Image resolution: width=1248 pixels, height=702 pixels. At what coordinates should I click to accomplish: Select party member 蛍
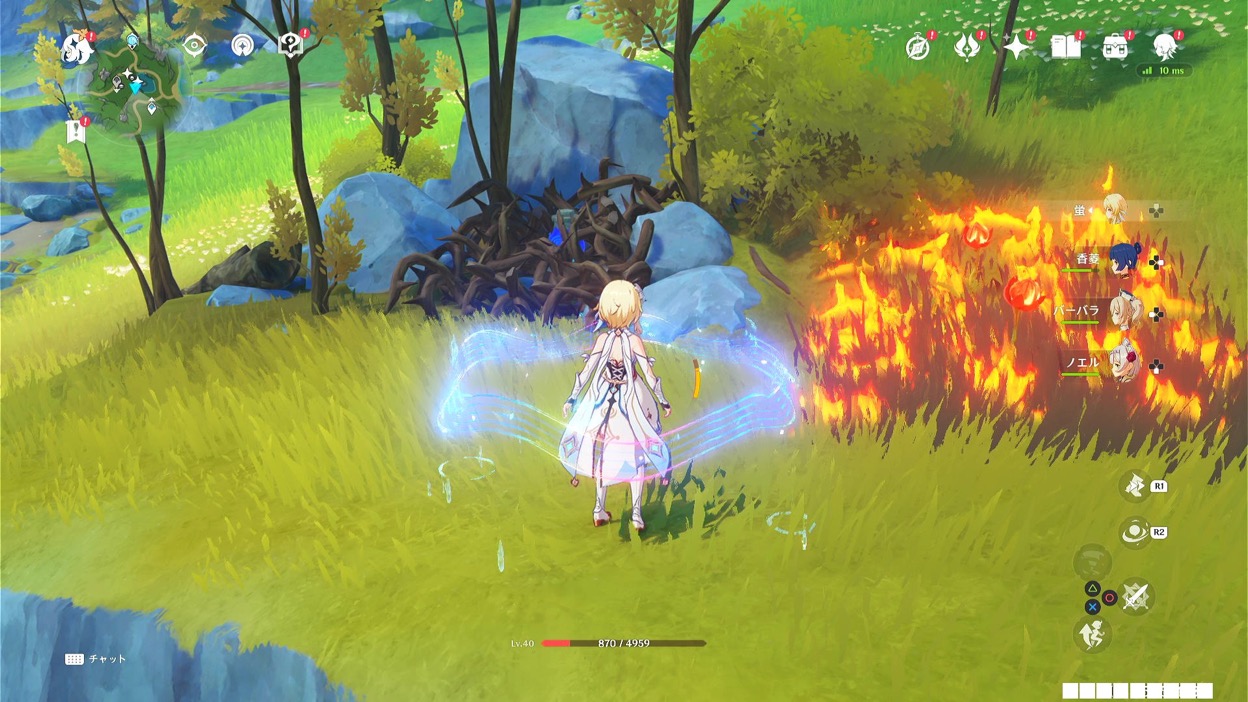[1114, 210]
